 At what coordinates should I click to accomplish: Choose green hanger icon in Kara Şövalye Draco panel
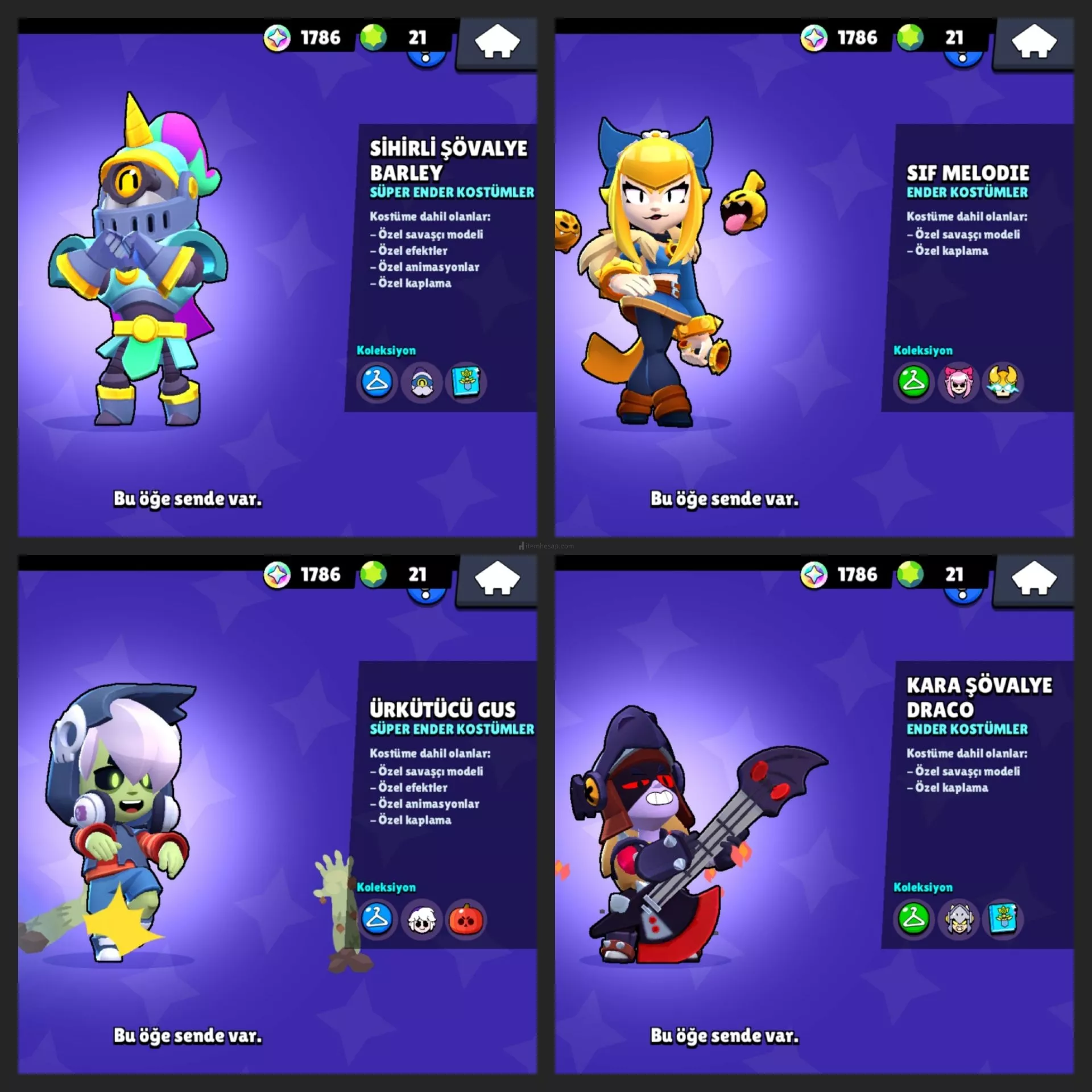(x=913, y=919)
